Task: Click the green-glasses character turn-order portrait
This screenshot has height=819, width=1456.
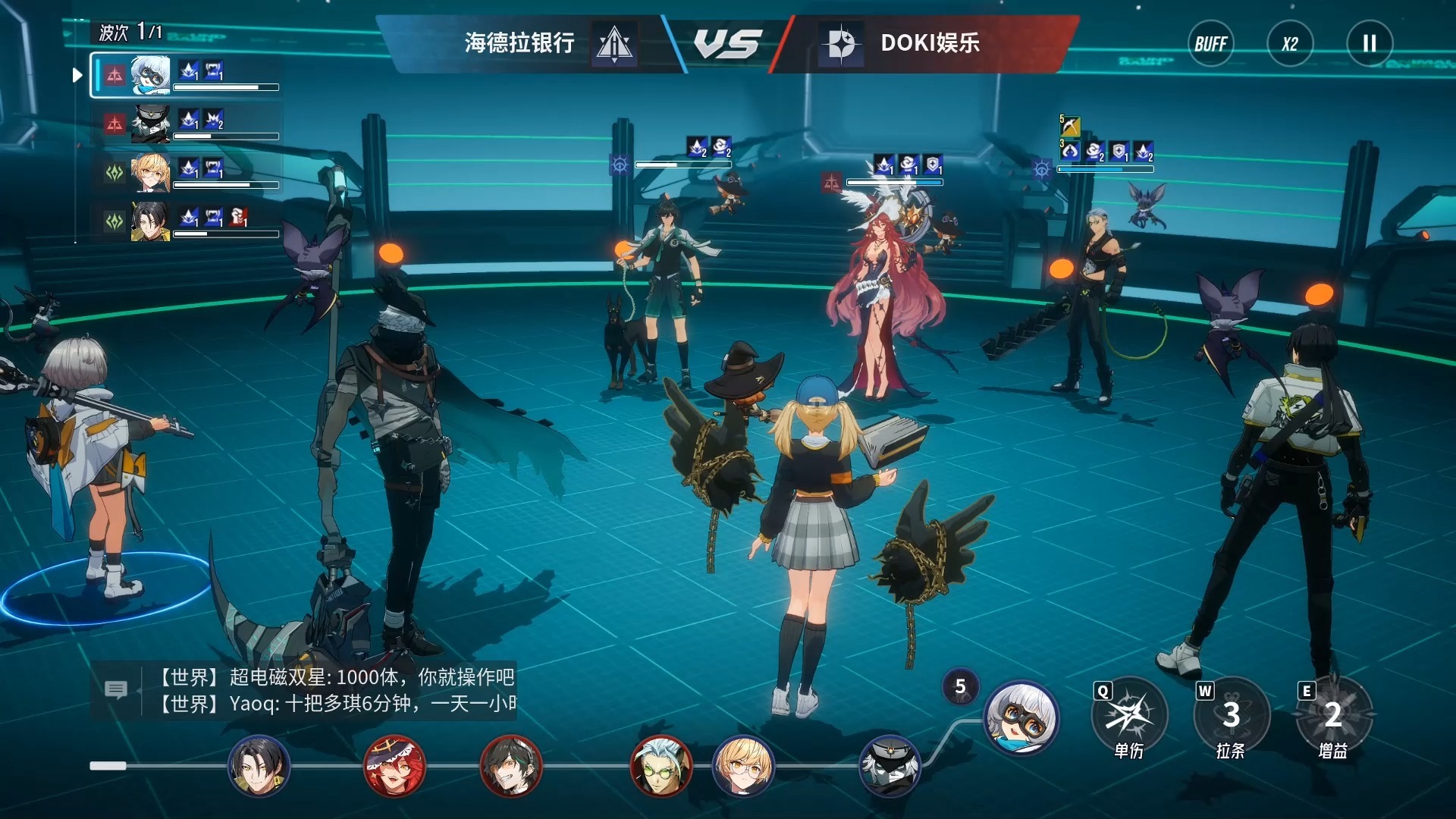Action: 661,766
